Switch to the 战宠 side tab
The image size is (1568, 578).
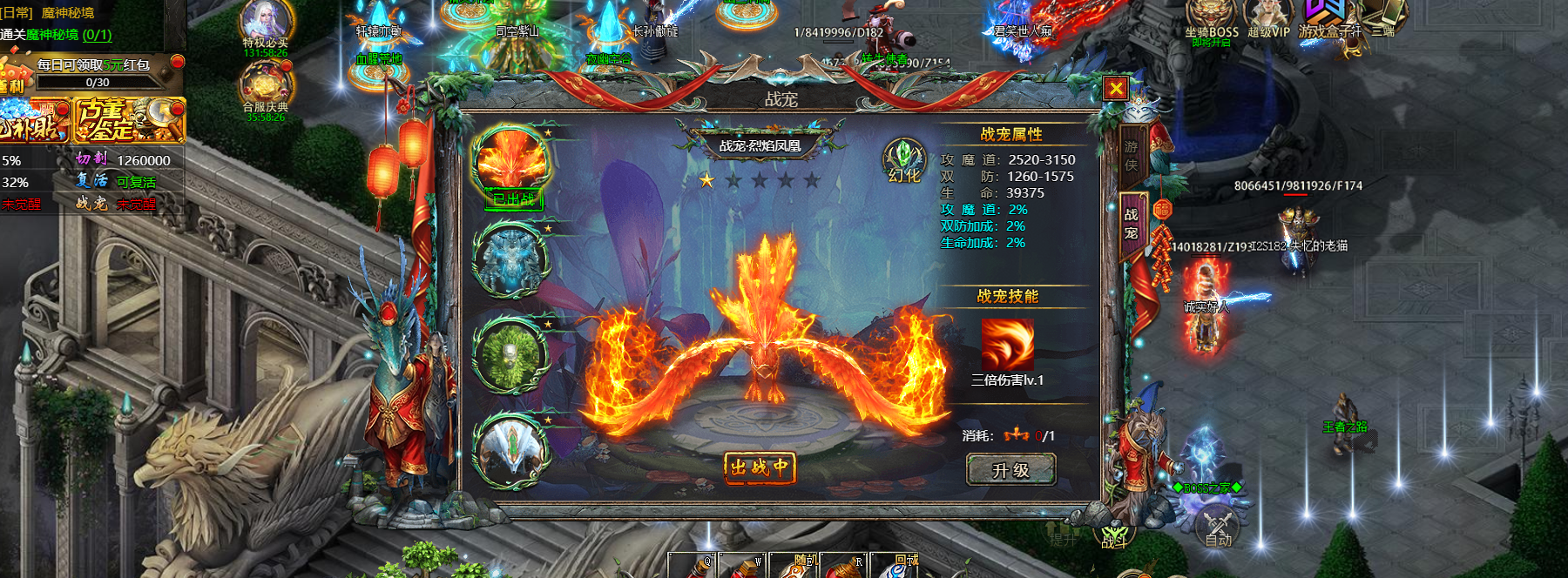pyautogui.click(x=1131, y=223)
